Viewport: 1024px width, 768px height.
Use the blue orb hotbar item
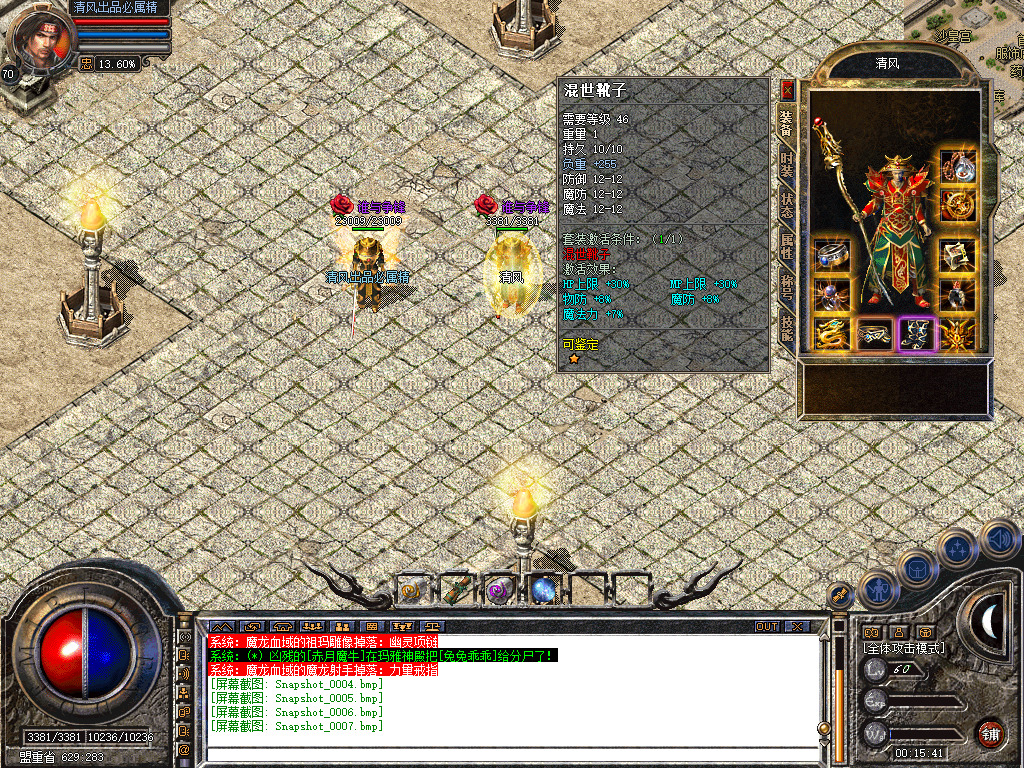(x=544, y=590)
